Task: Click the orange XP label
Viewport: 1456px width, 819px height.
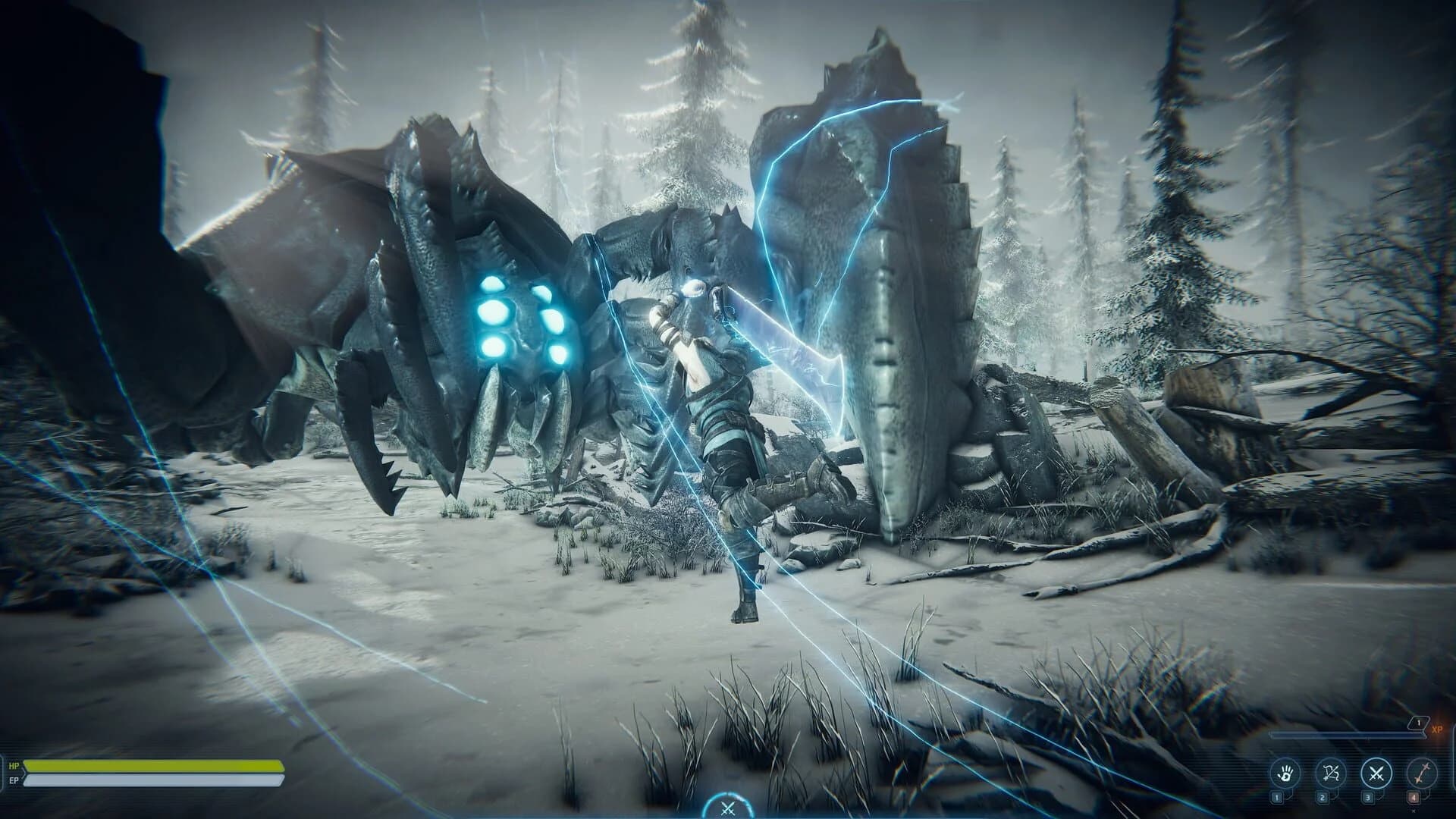Action: coord(1439,729)
